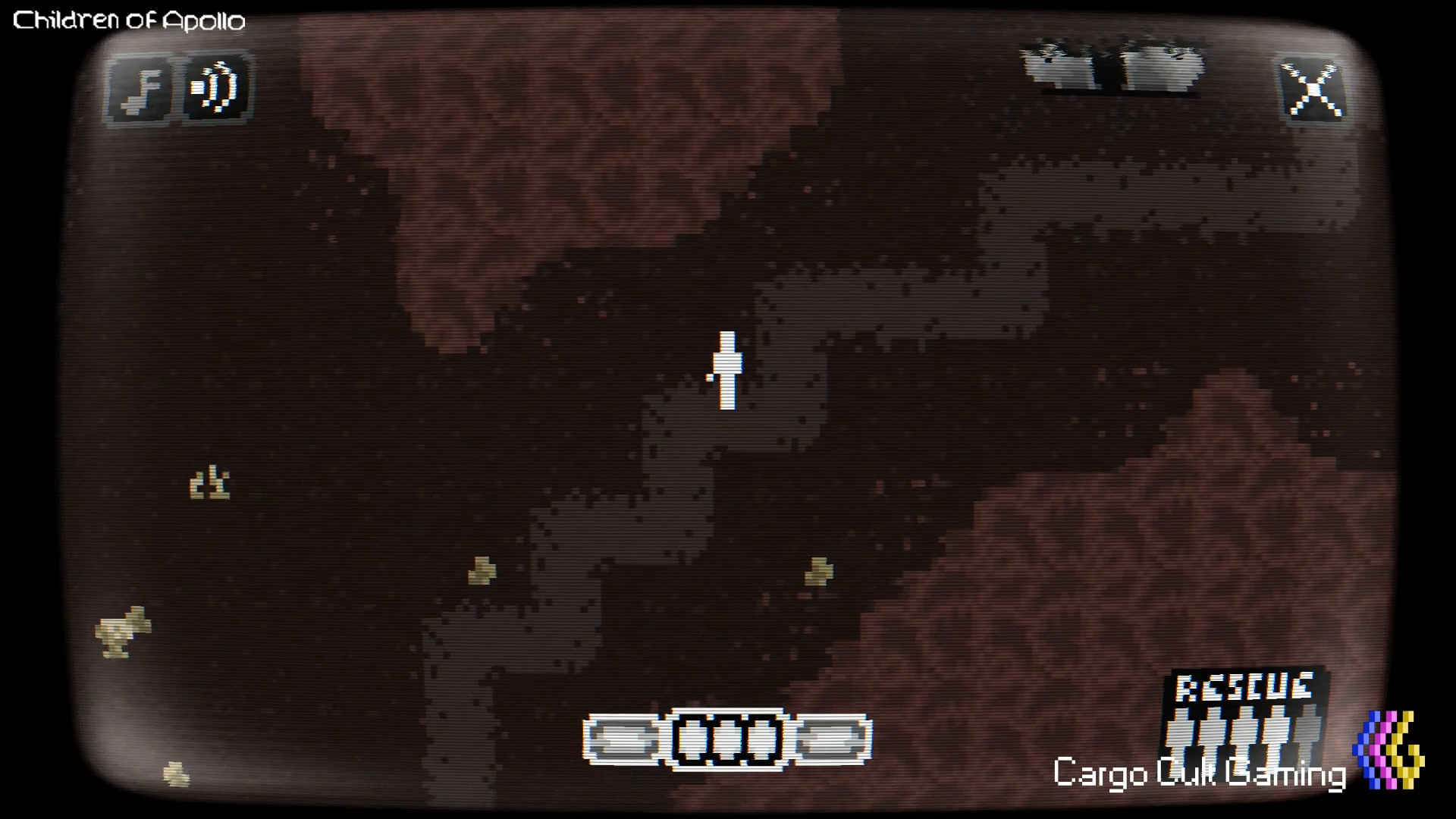Click the Children of Apollo title
Screen dimensions: 1456x819
tap(129, 20)
